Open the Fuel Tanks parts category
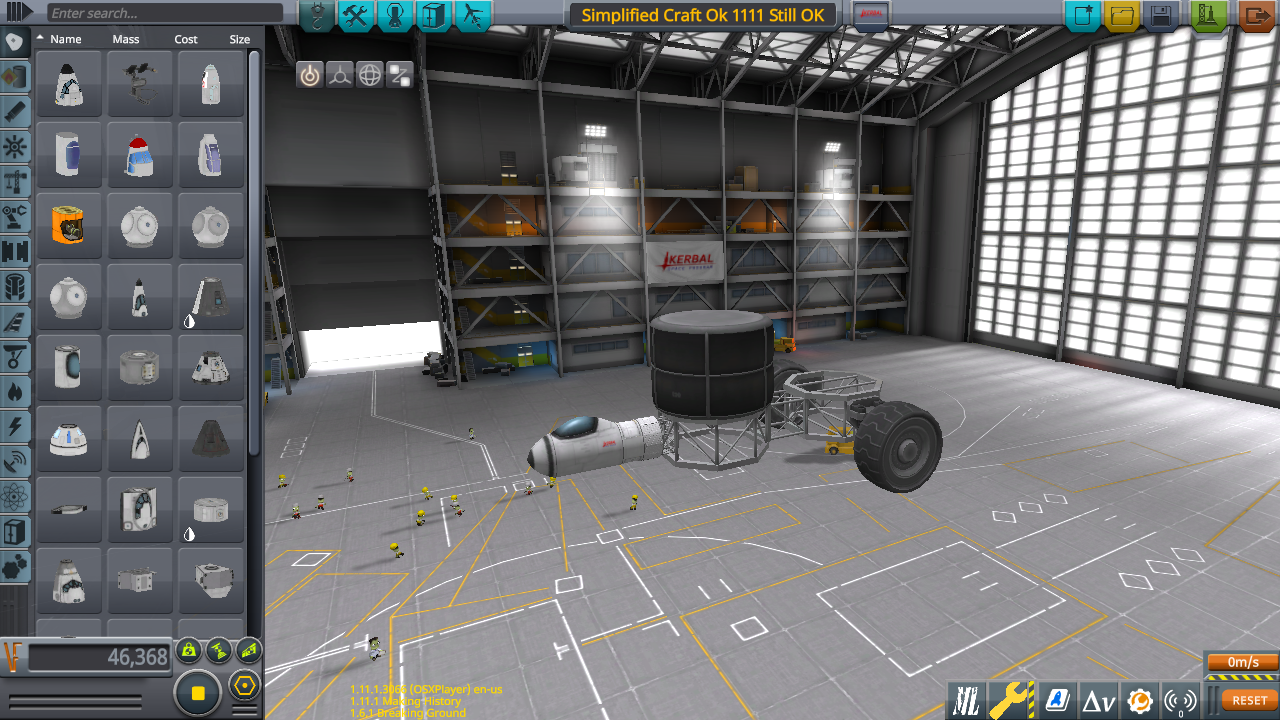This screenshot has height=720, width=1280. click(x=14, y=76)
